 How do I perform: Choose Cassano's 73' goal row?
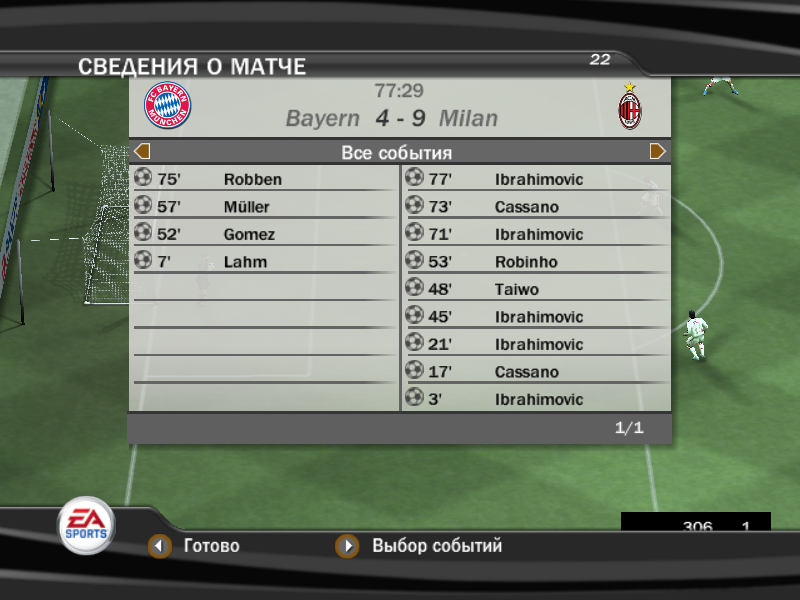point(536,207)
